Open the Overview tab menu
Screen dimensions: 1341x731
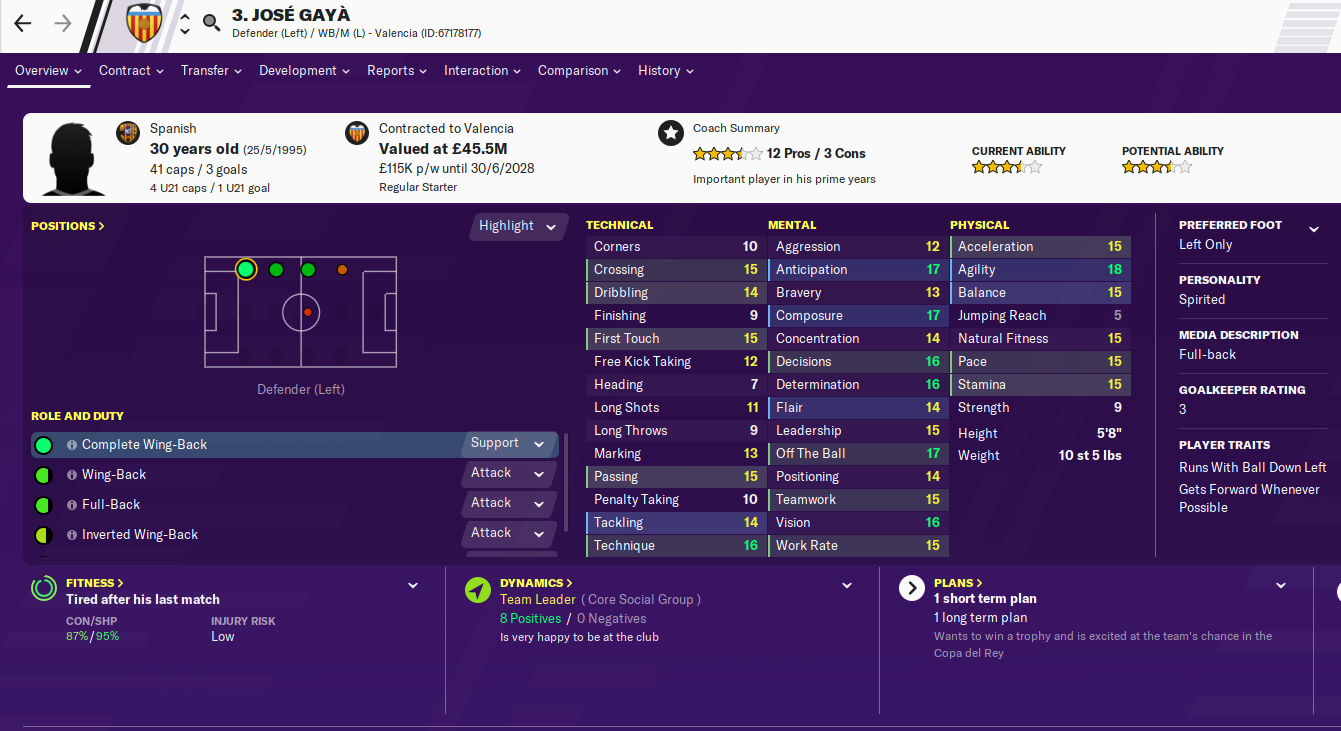tap(48, 71)
